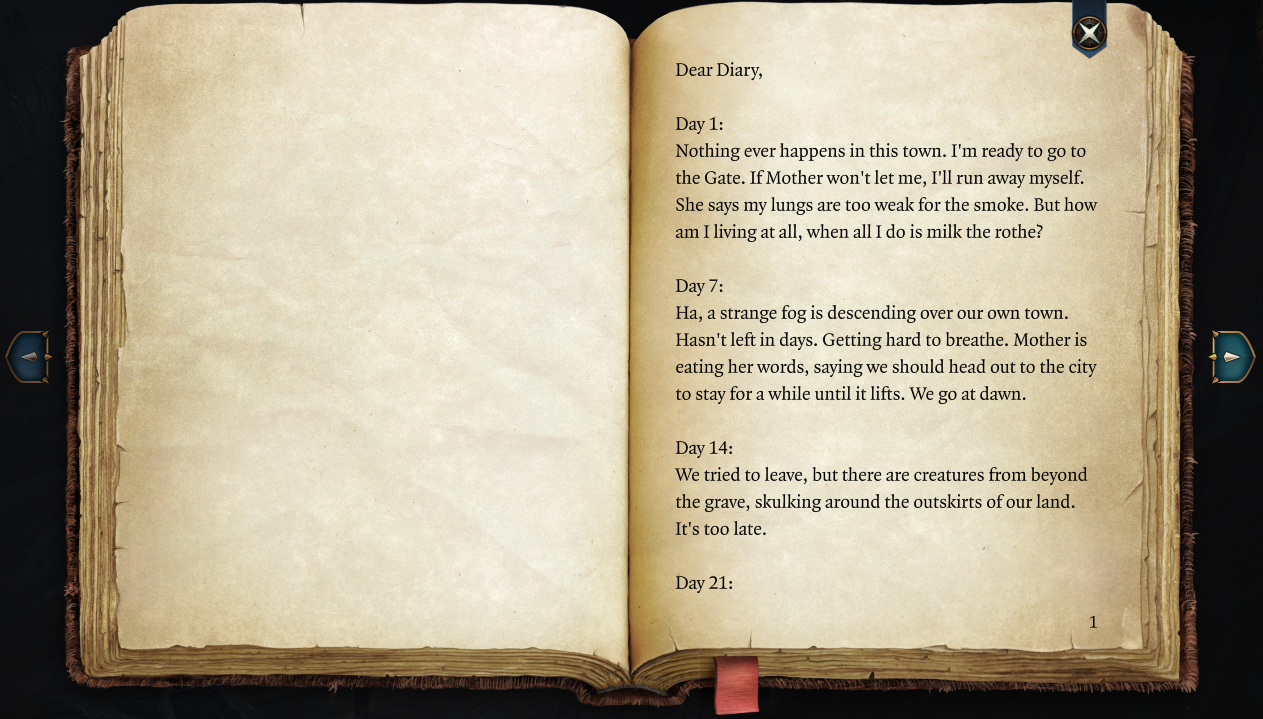
Task: Go back to the previous page
Action: [29, 357]
